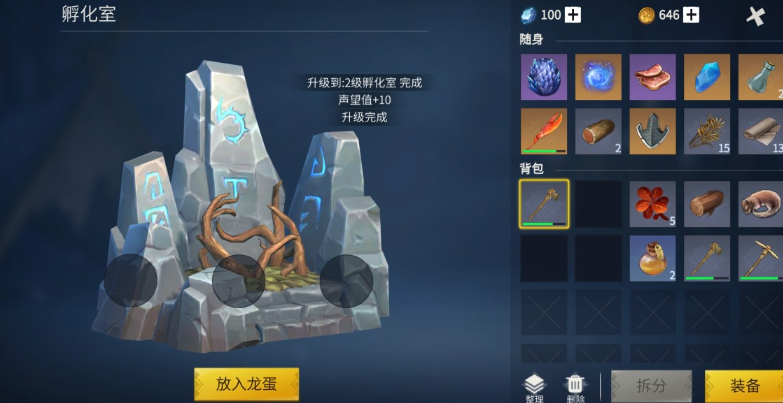Screen dimensions: 783x403
Task: Select the glowing blue orb item
Action: (598, 77)
